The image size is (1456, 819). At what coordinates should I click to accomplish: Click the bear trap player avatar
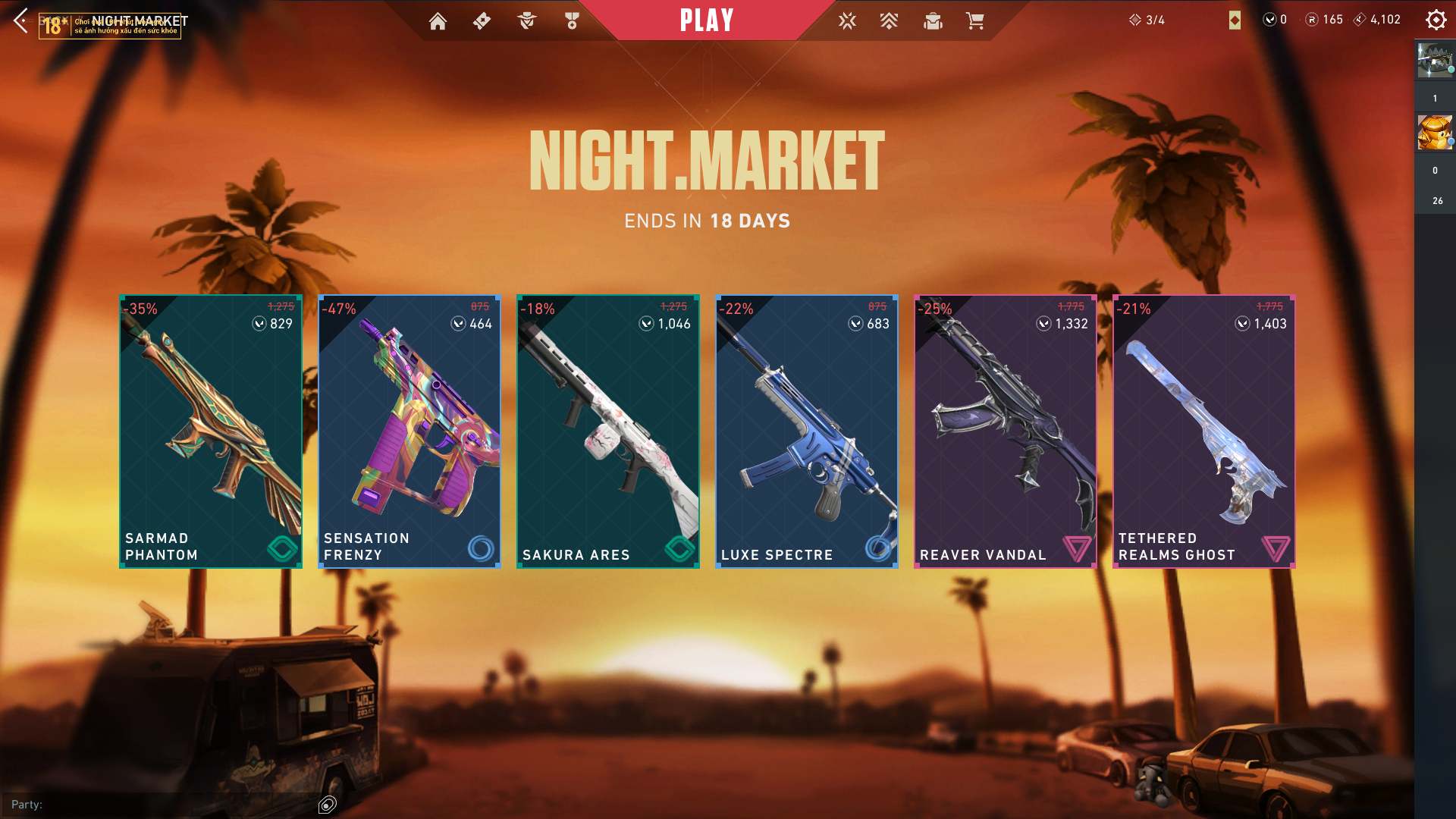(x=1435, y=61)
